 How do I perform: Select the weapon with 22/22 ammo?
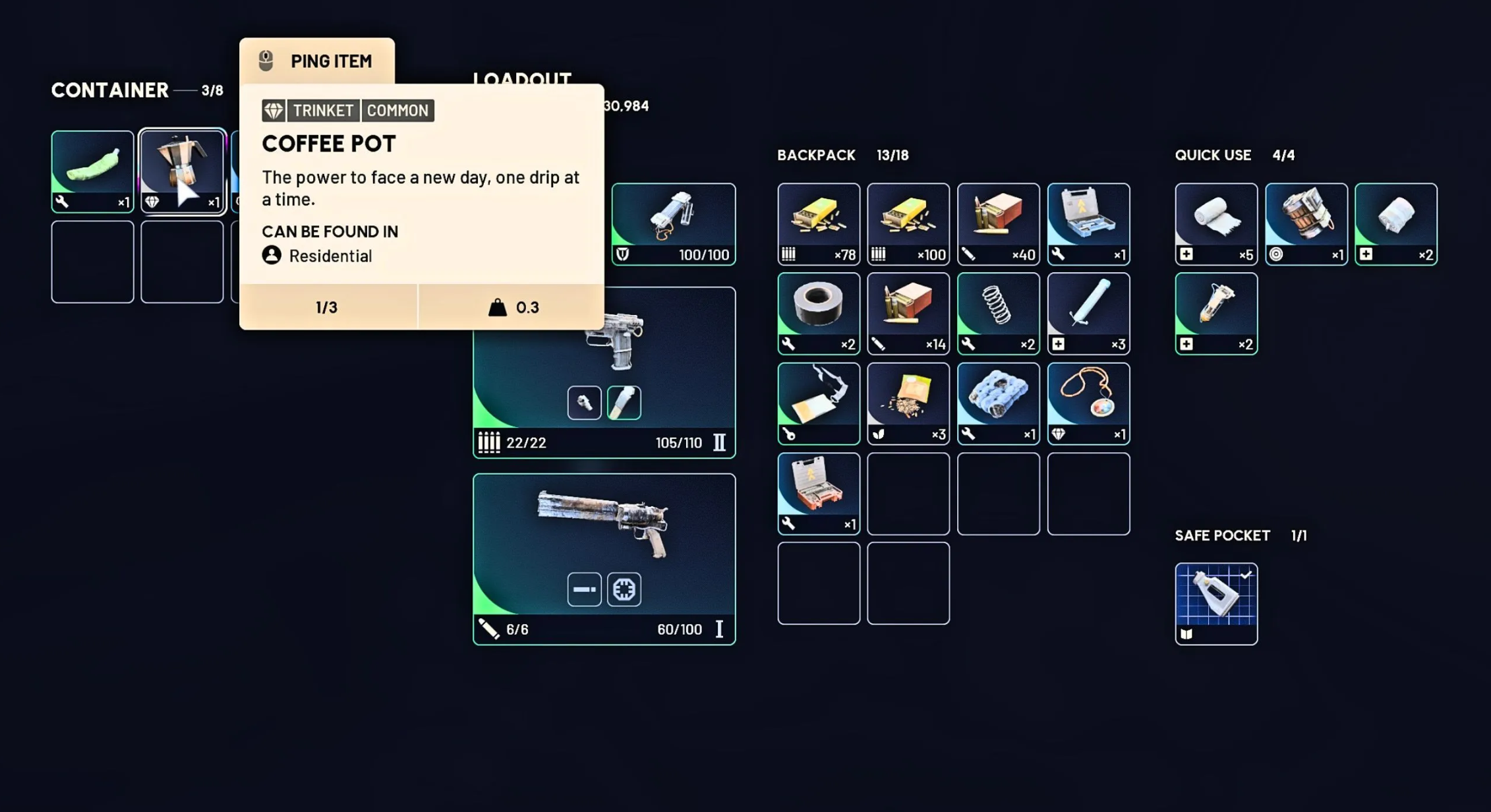(603, 373)
